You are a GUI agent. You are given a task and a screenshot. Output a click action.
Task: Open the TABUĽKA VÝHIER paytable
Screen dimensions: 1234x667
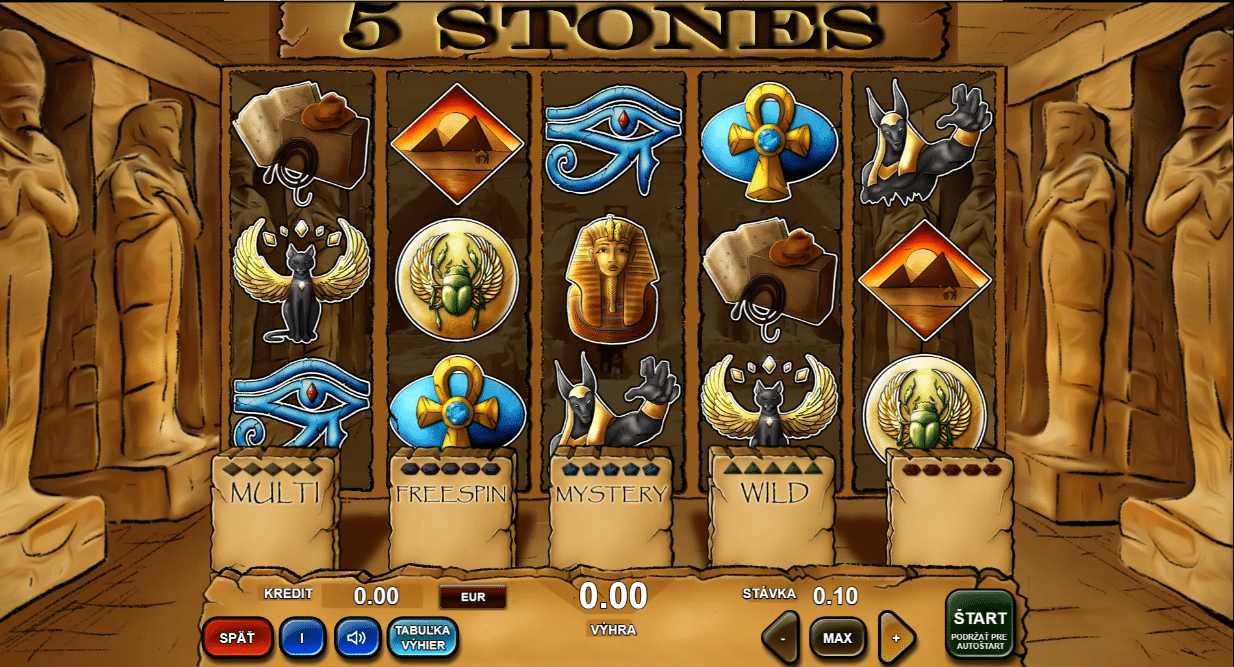(423, 637)
